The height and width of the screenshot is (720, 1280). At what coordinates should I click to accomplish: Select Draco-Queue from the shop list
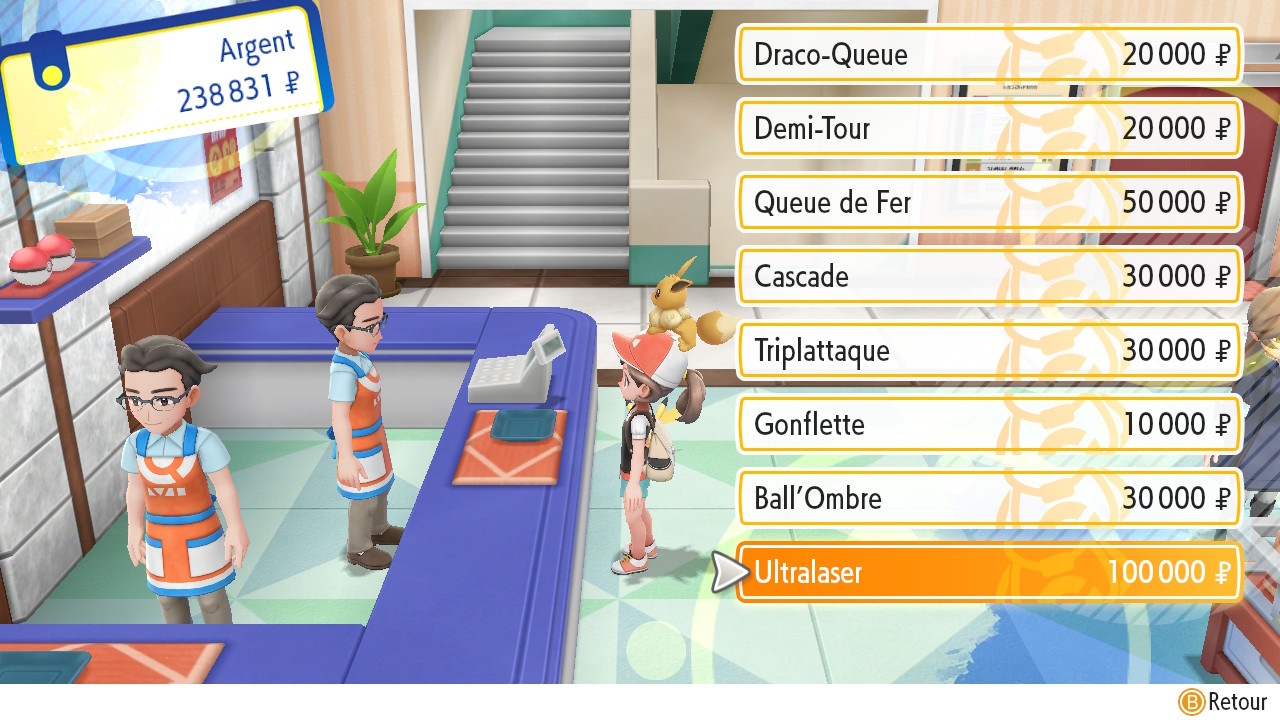pyautogui.click(x=988, y=54)
